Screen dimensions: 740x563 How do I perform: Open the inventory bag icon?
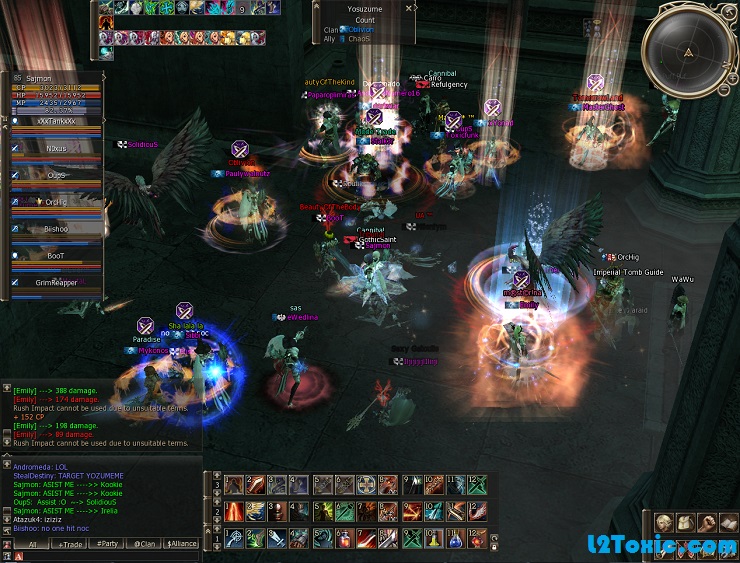pyautogui.click(x=686, y=523)
